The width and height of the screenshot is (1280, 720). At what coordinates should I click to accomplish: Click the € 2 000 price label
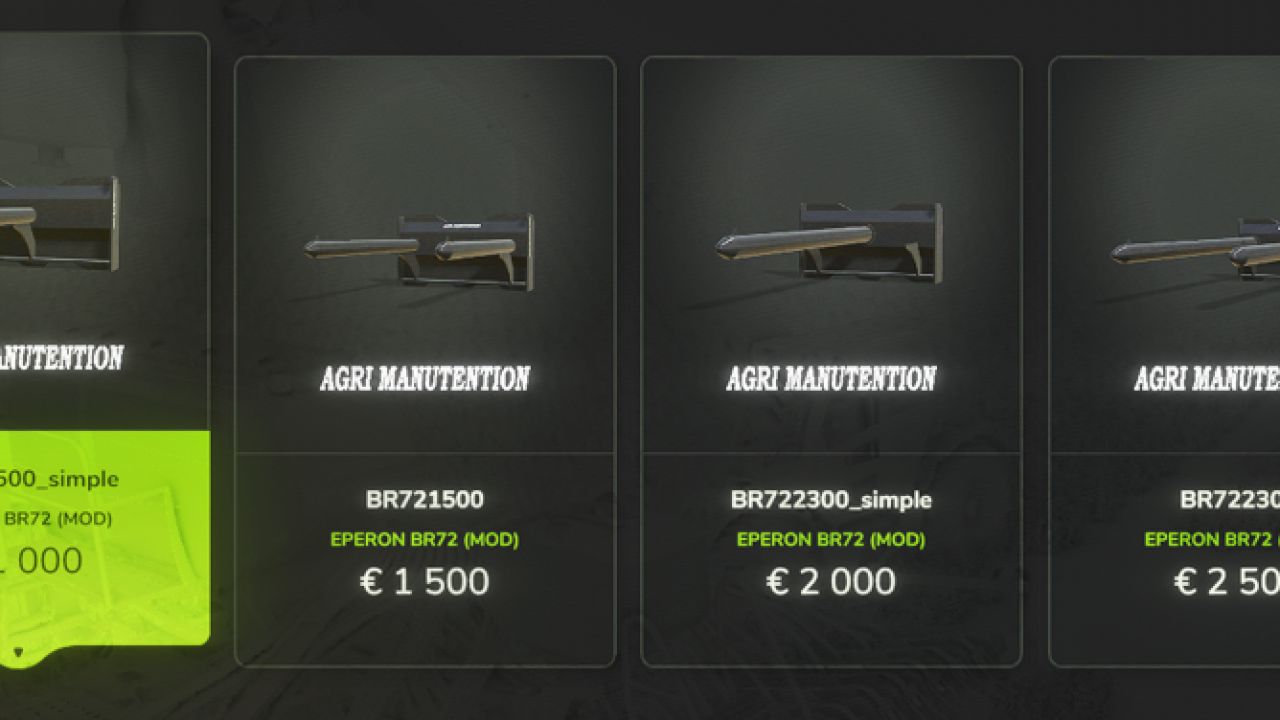(x=831, y=581)
